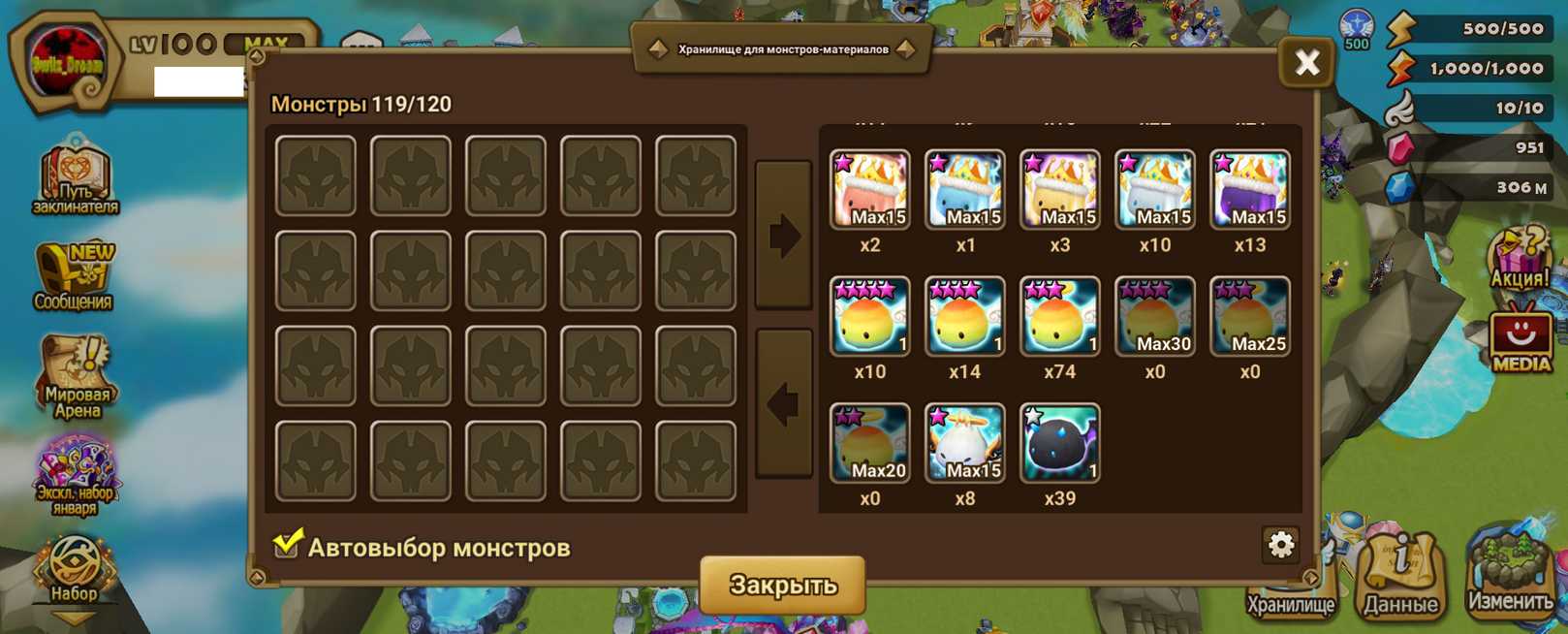Choose the five-star rainbowmon x10
The image size is (1568, 634).
869,317
